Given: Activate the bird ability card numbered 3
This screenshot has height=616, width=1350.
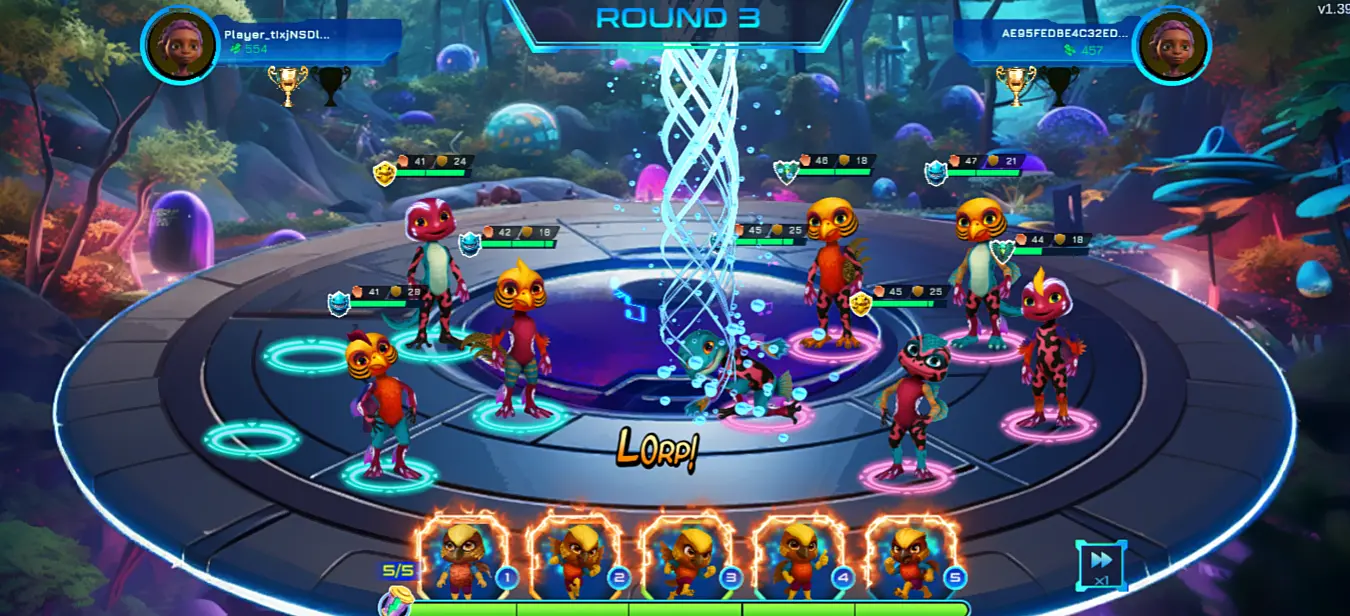Looking at the screenshot, I should [688, 558].
